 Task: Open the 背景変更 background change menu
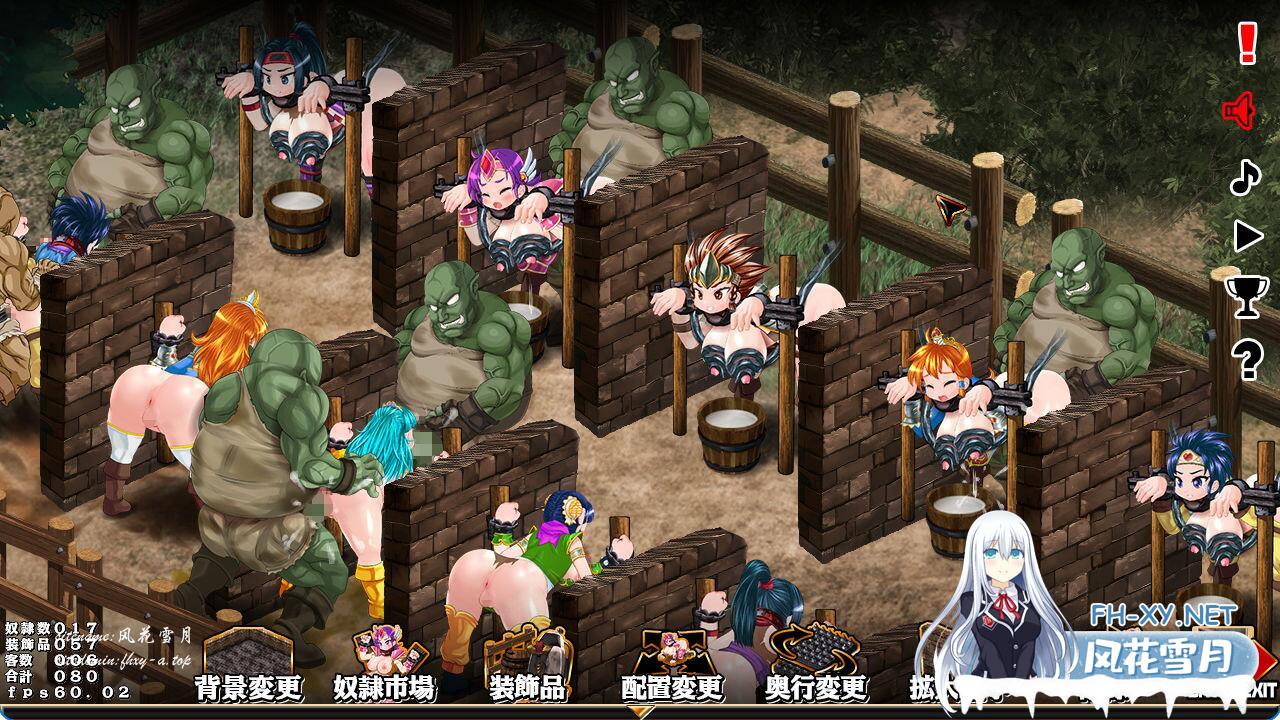[248, 668]
